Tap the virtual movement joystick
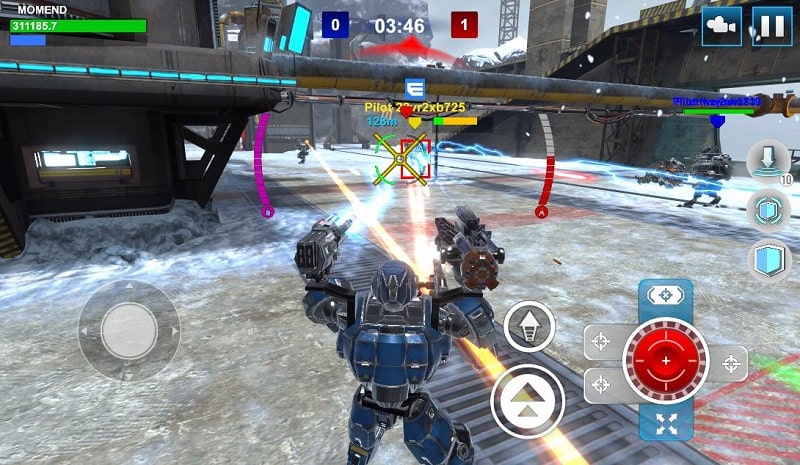The height and width of the screenshot is (465, 800). pyautogui.click(x=129, y=329)
